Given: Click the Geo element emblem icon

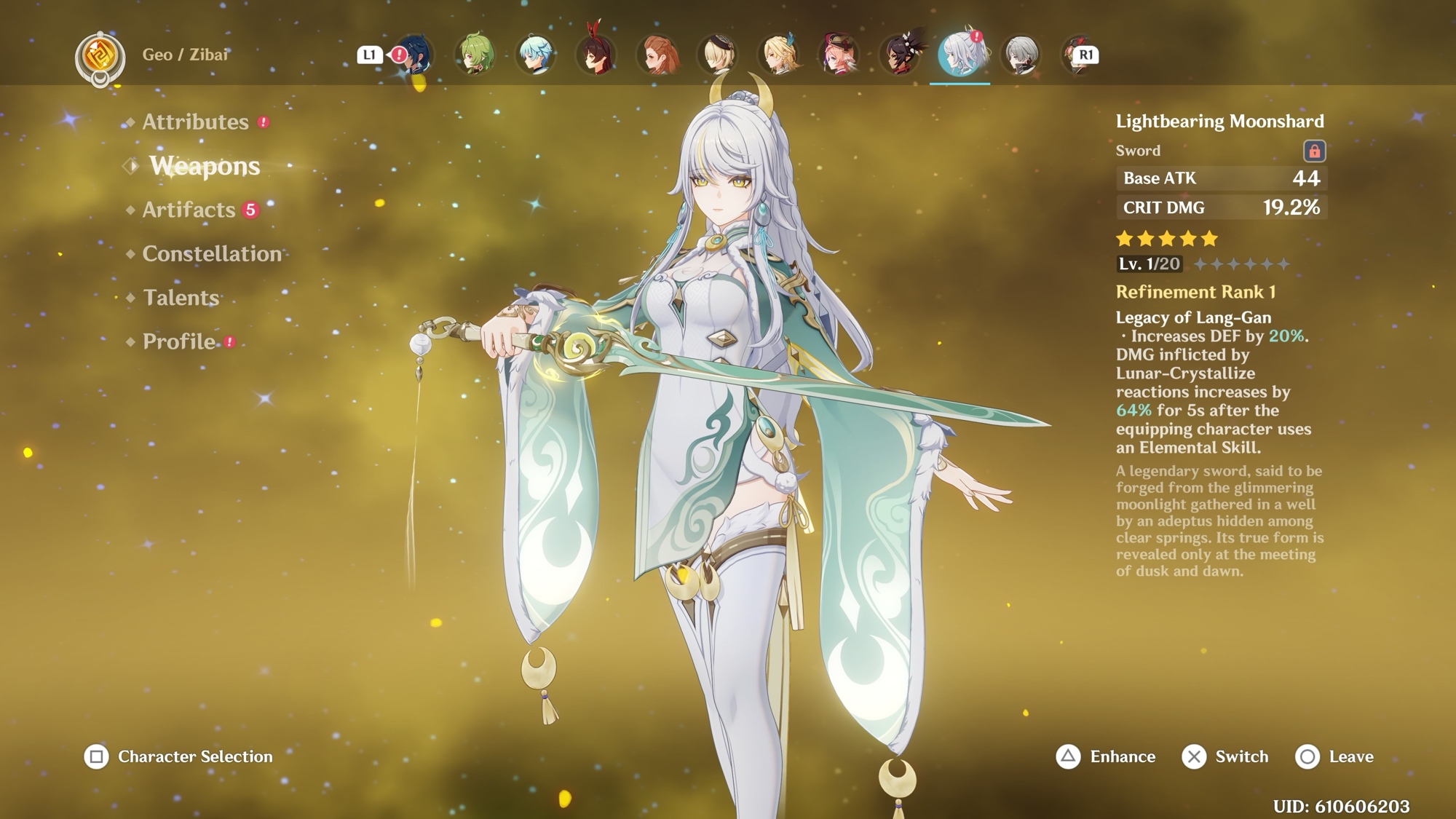Looking at the screenshot, I should pyautogui.click(x=100, y=57).
